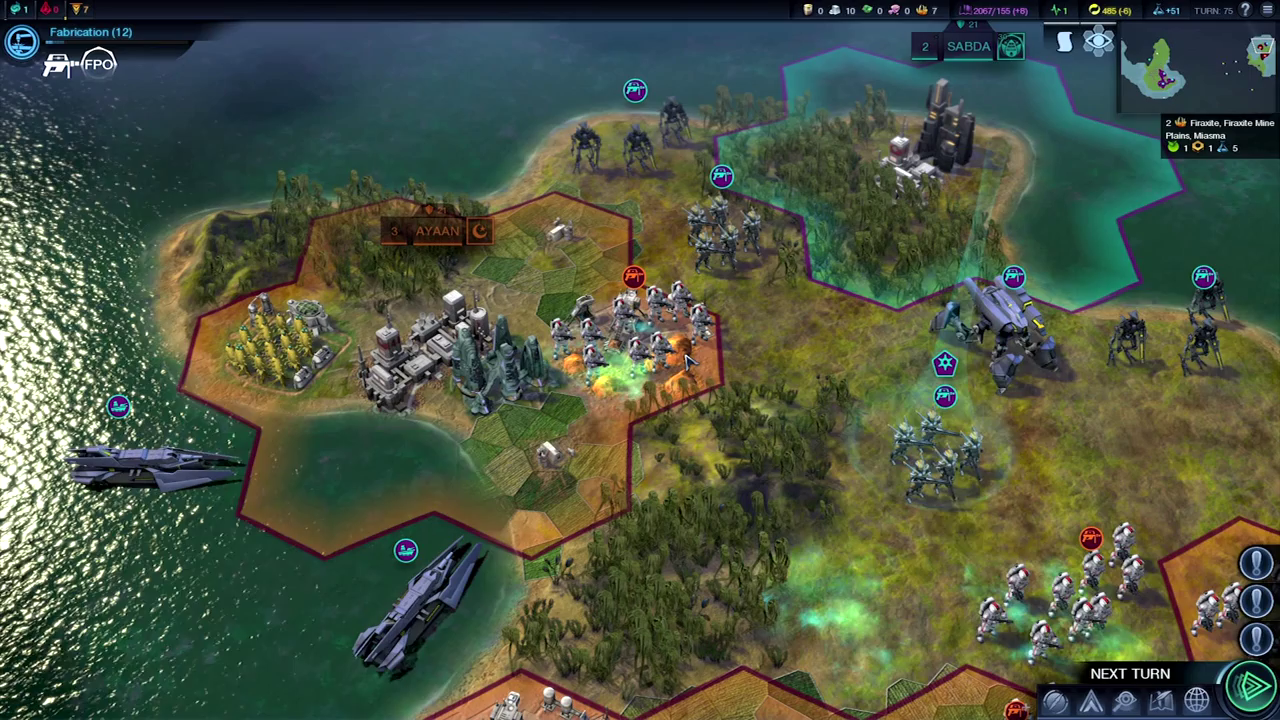Select the AYAAN city banner
The width and height of the screenshot is (1280, 720).
pyautogui.click(x=437, y=231)
